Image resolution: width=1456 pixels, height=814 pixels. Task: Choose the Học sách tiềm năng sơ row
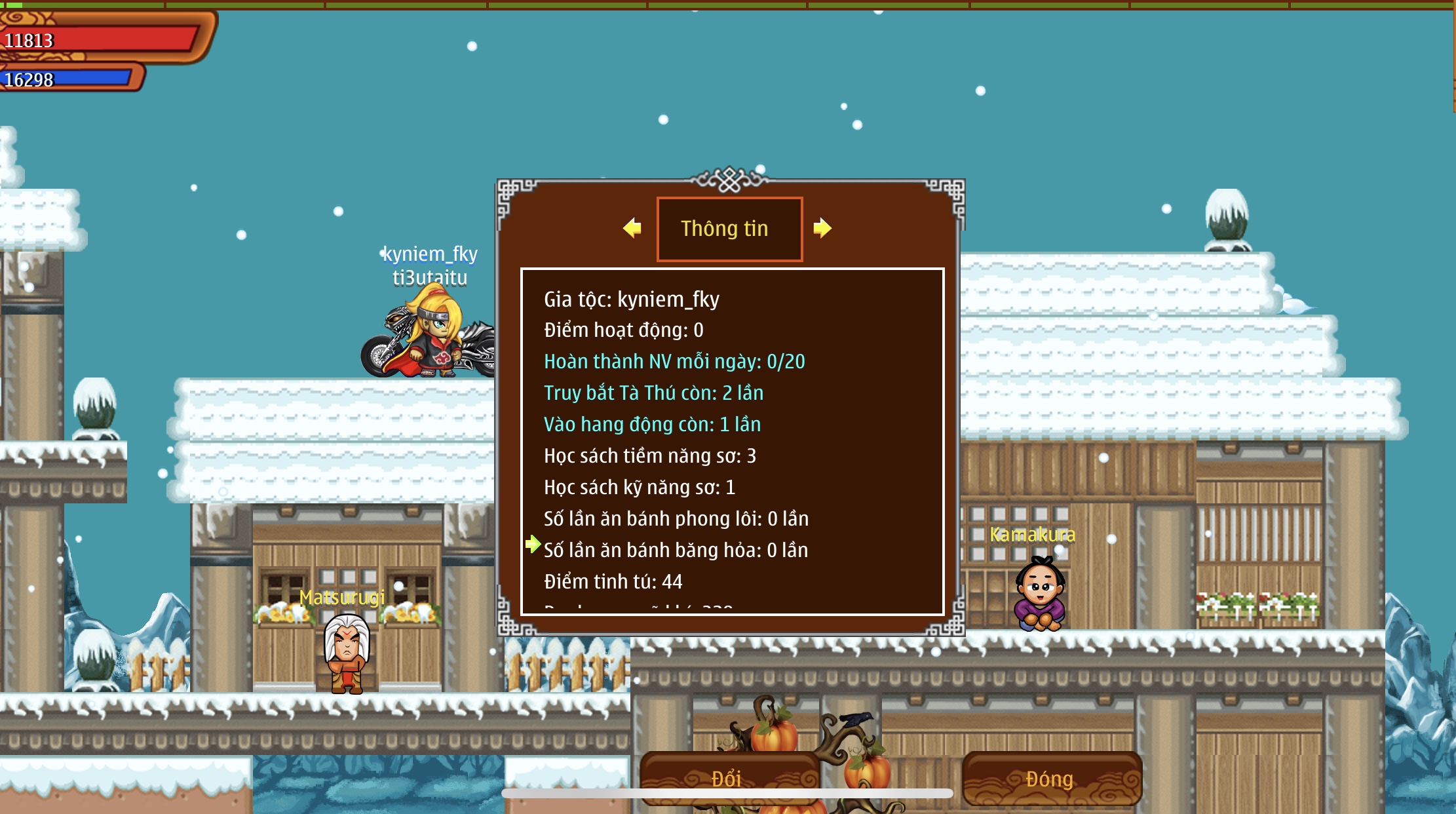point(650,456)
